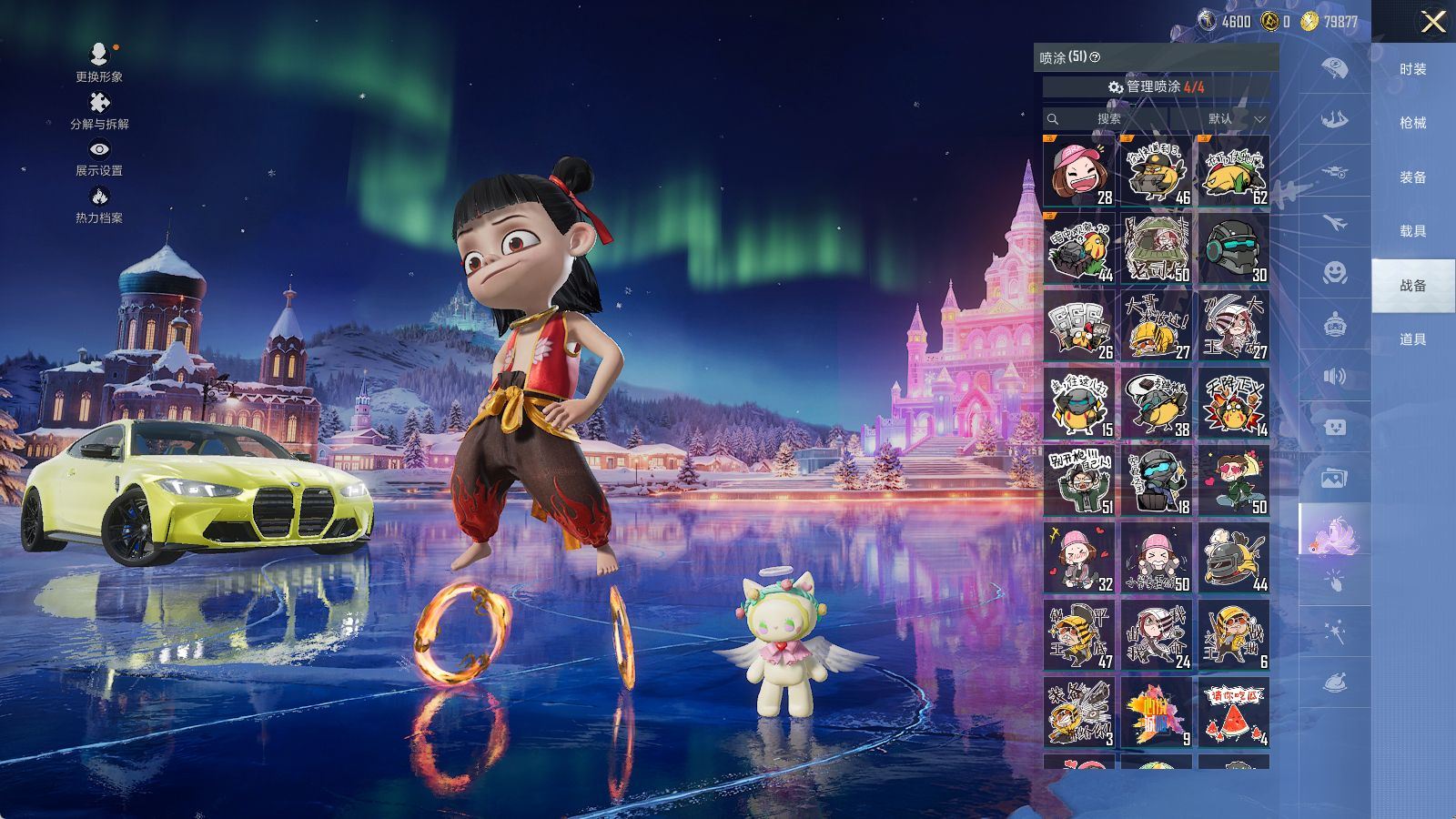
Task: Open the speaker voice subcategory icon
Action: [x=1334, y=377]
